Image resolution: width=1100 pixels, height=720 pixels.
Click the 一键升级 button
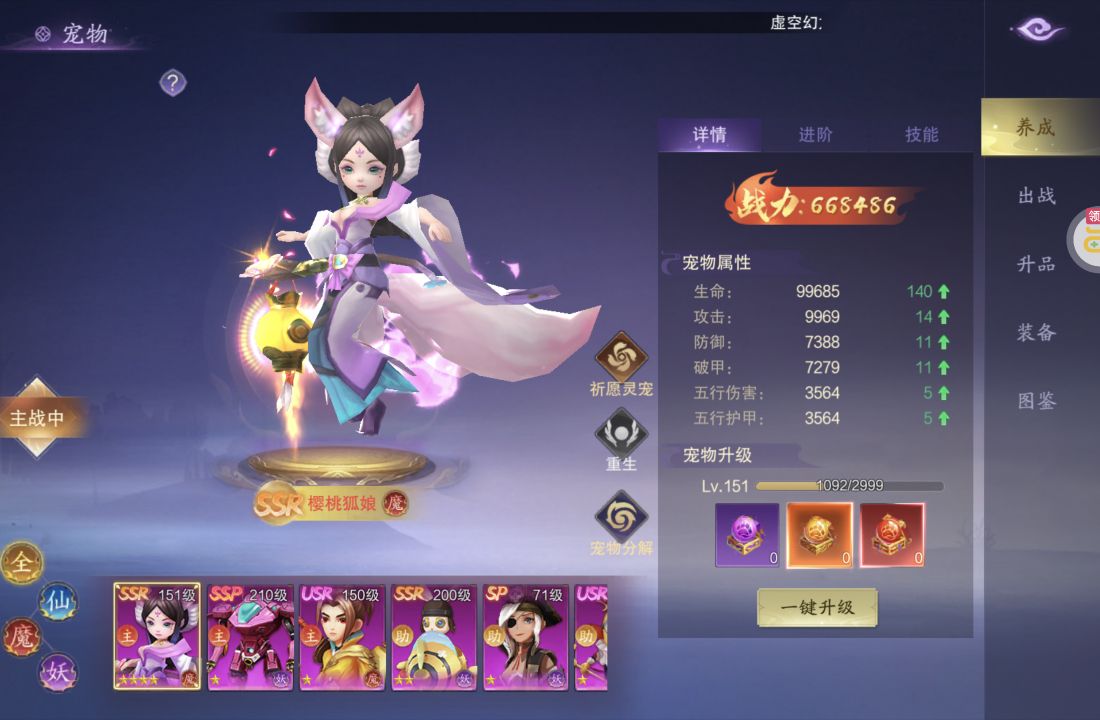(x=817, y=607)
